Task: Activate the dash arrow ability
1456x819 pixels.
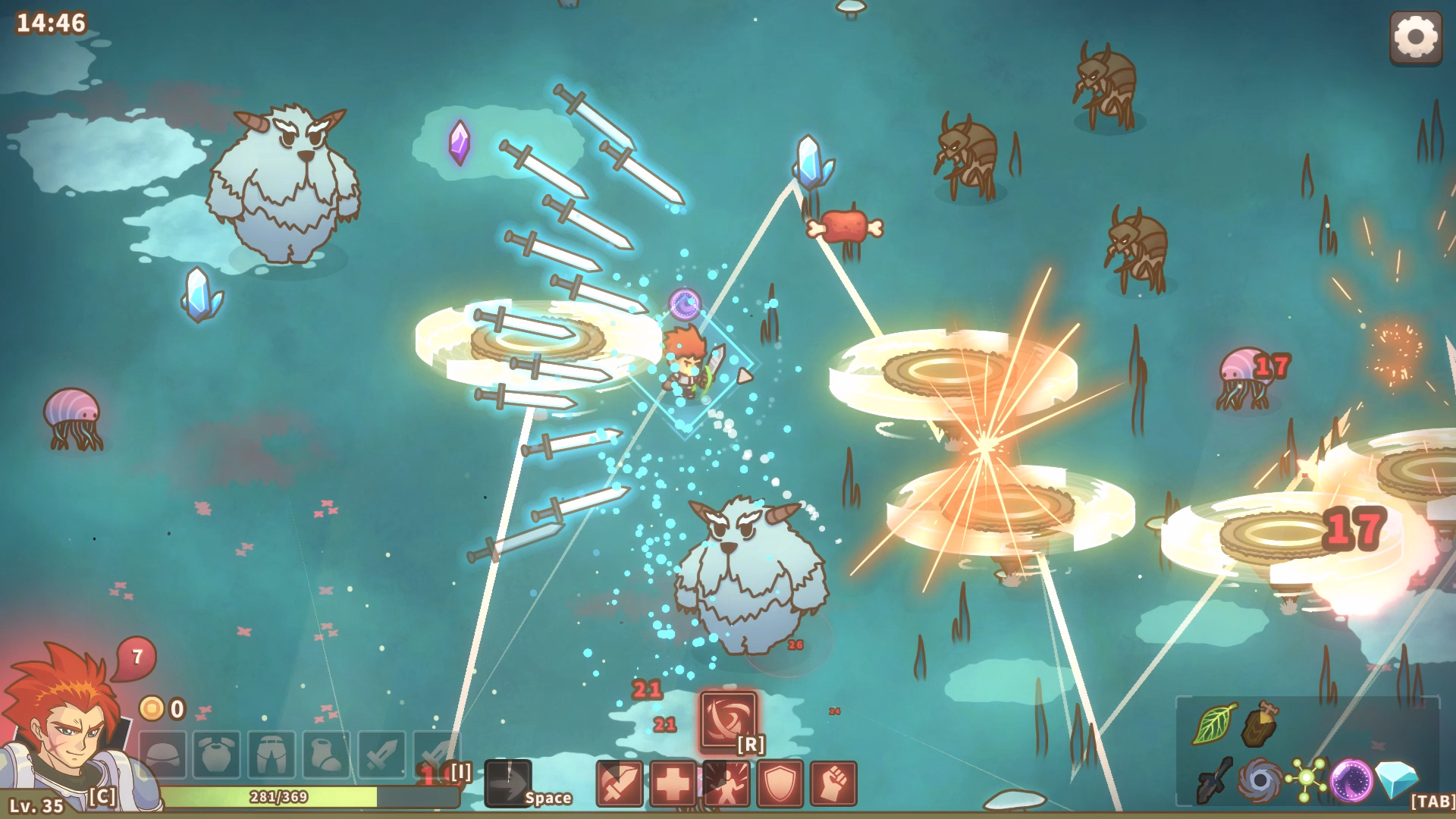Action: tap(508, 783)
